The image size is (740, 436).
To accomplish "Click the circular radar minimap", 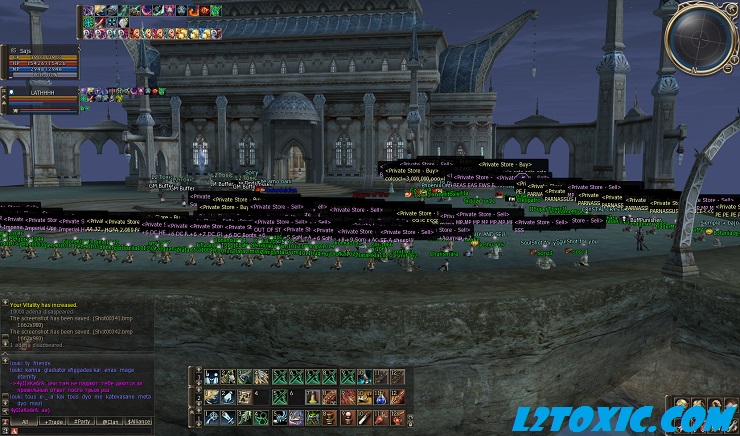I will (701, 39).
